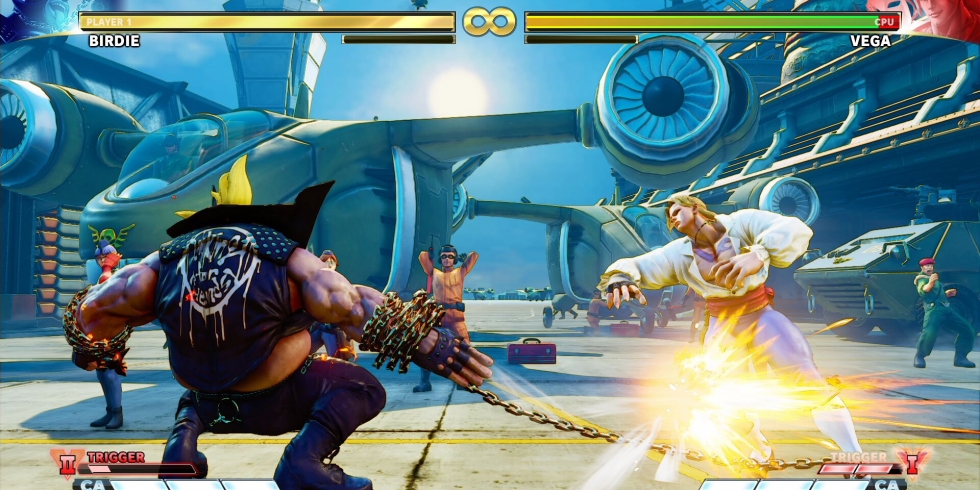980x490 pixels.
Task: Select Player 1's V-Trigger II emblem
Action: [68, 462]
